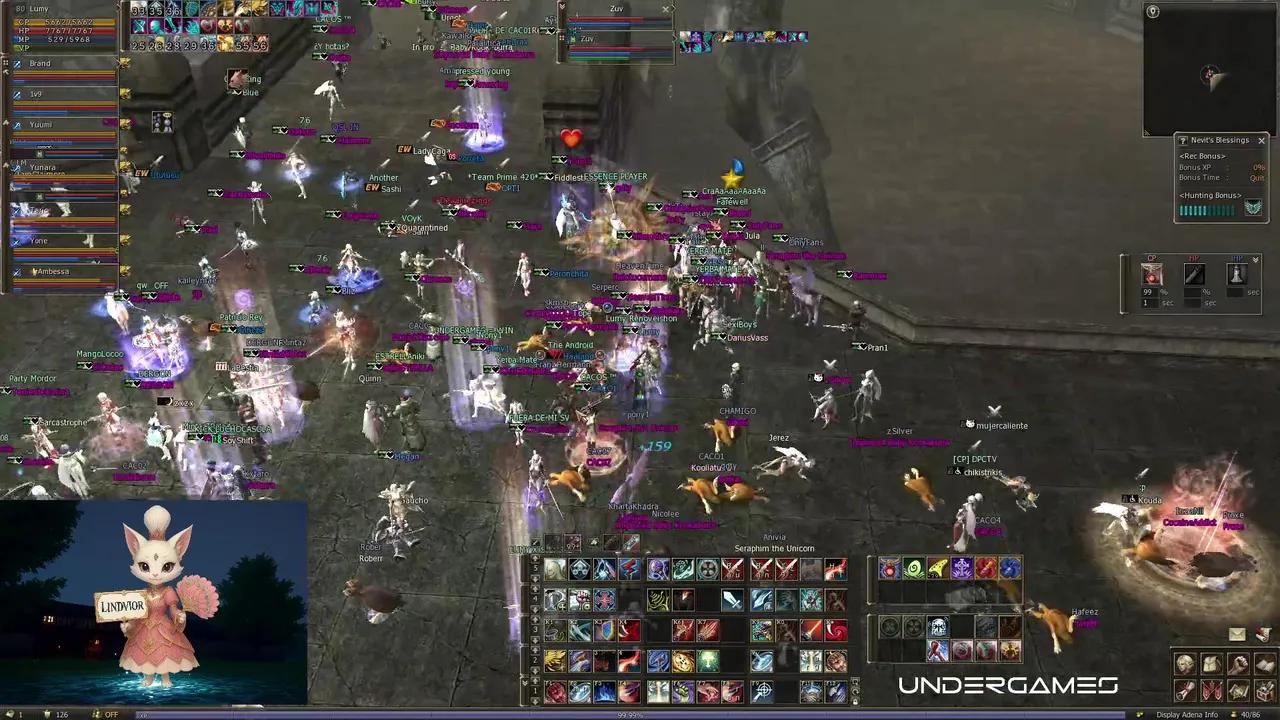Open Nevit's Blessings help question mark icon
The width and height of the screenshot is (1280, 720).
coord(1183,140)
